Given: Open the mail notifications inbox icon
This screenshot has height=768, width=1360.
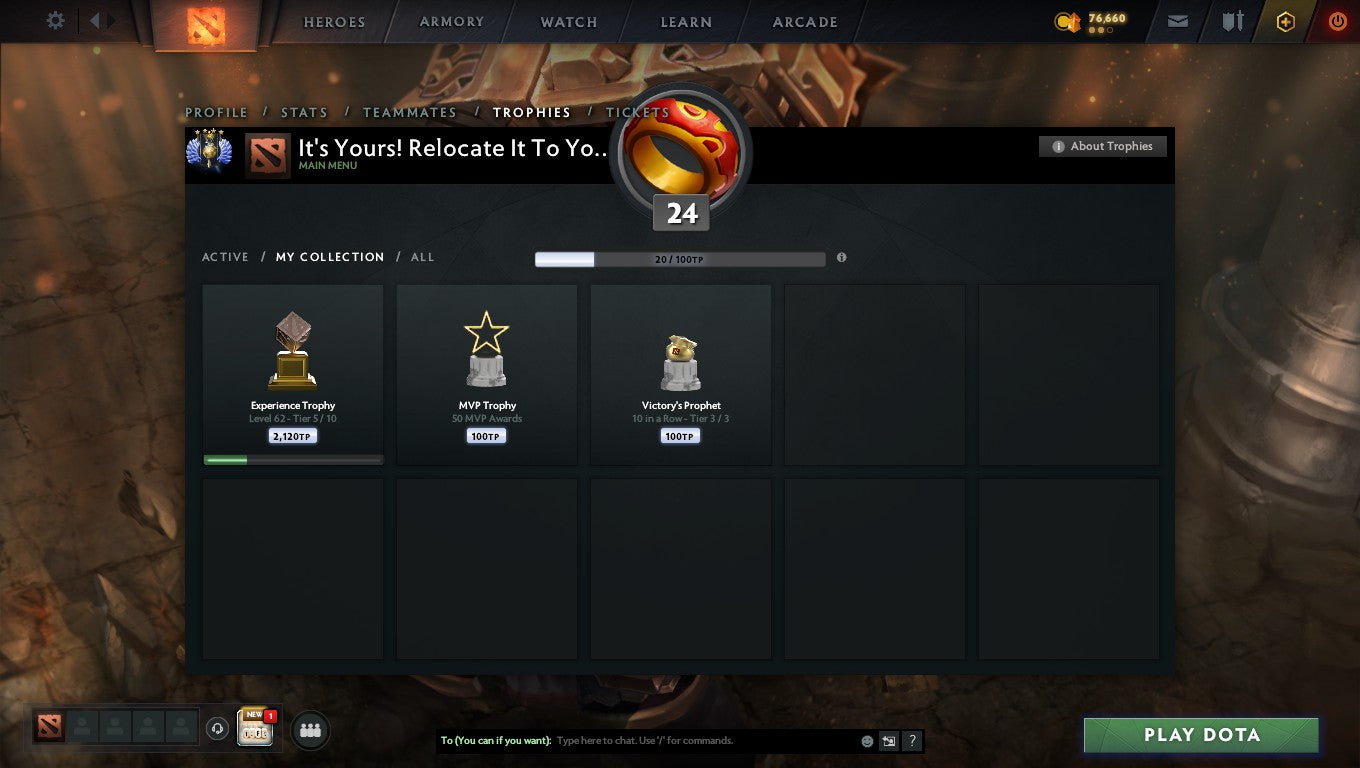Looking at the screenshot, I should click(x=1176, y=21).
